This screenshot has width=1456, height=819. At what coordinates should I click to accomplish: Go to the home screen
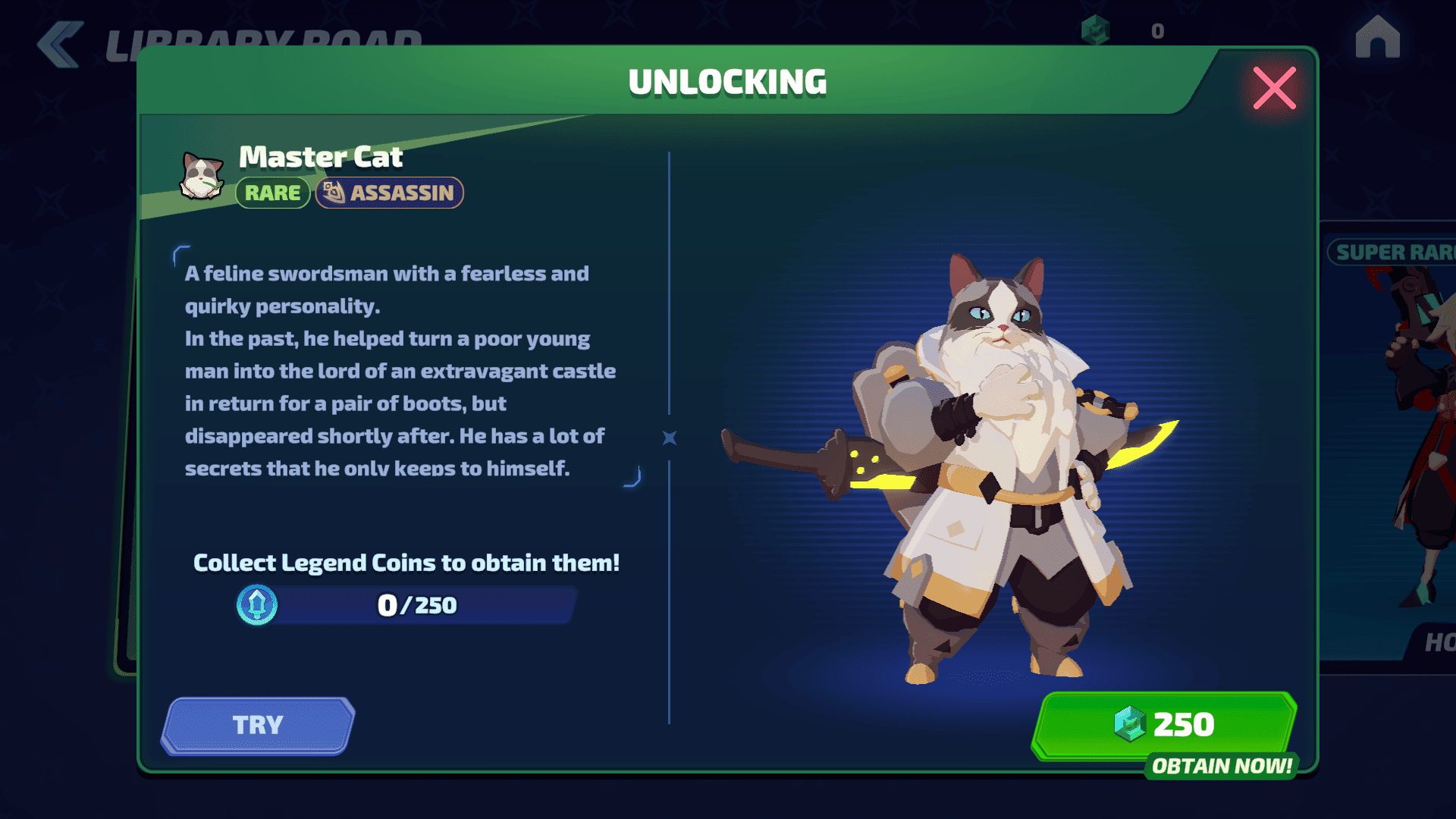click(1377, 37)
